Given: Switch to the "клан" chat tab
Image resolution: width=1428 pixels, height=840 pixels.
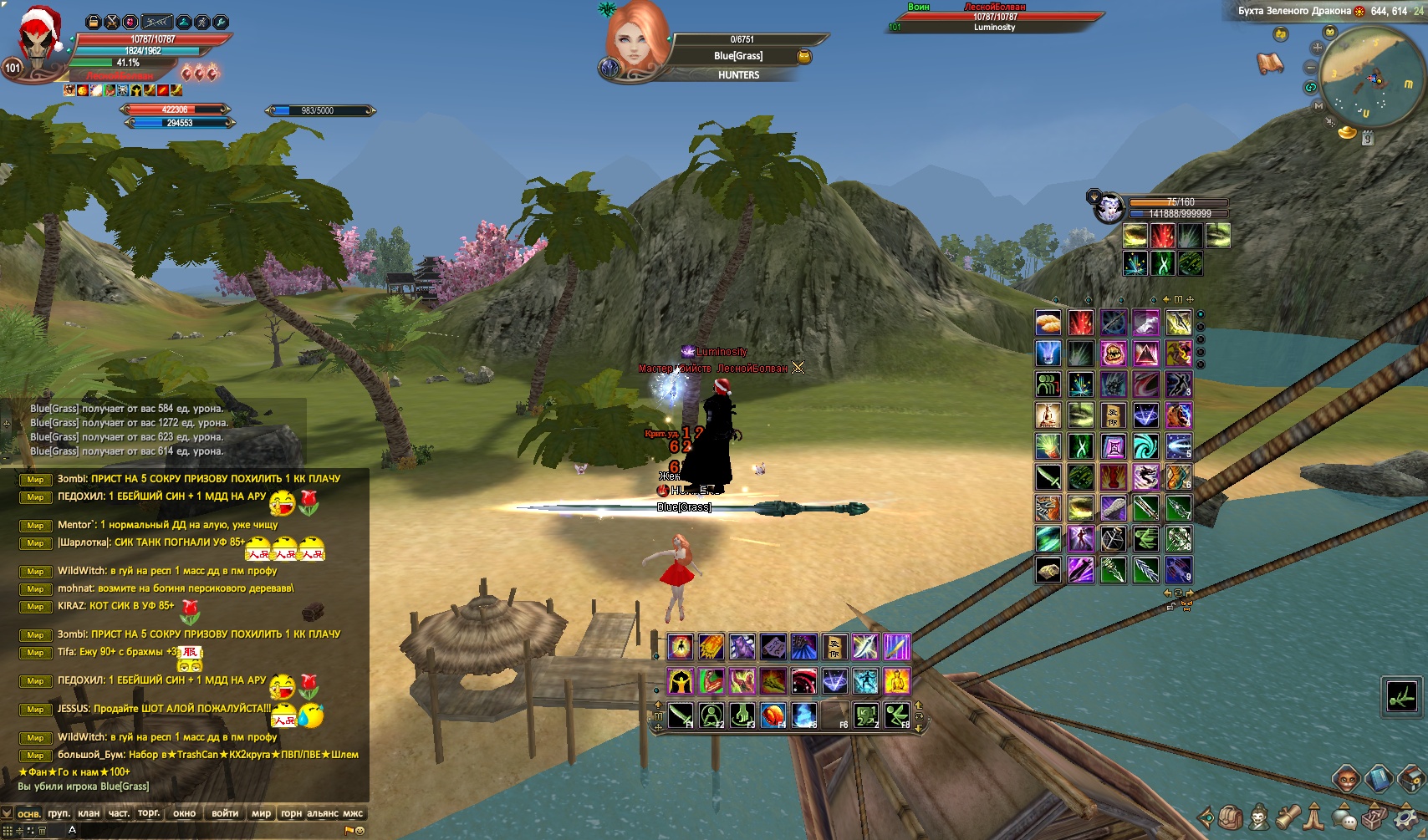Looking at the screenshot, I should (88, 813).
